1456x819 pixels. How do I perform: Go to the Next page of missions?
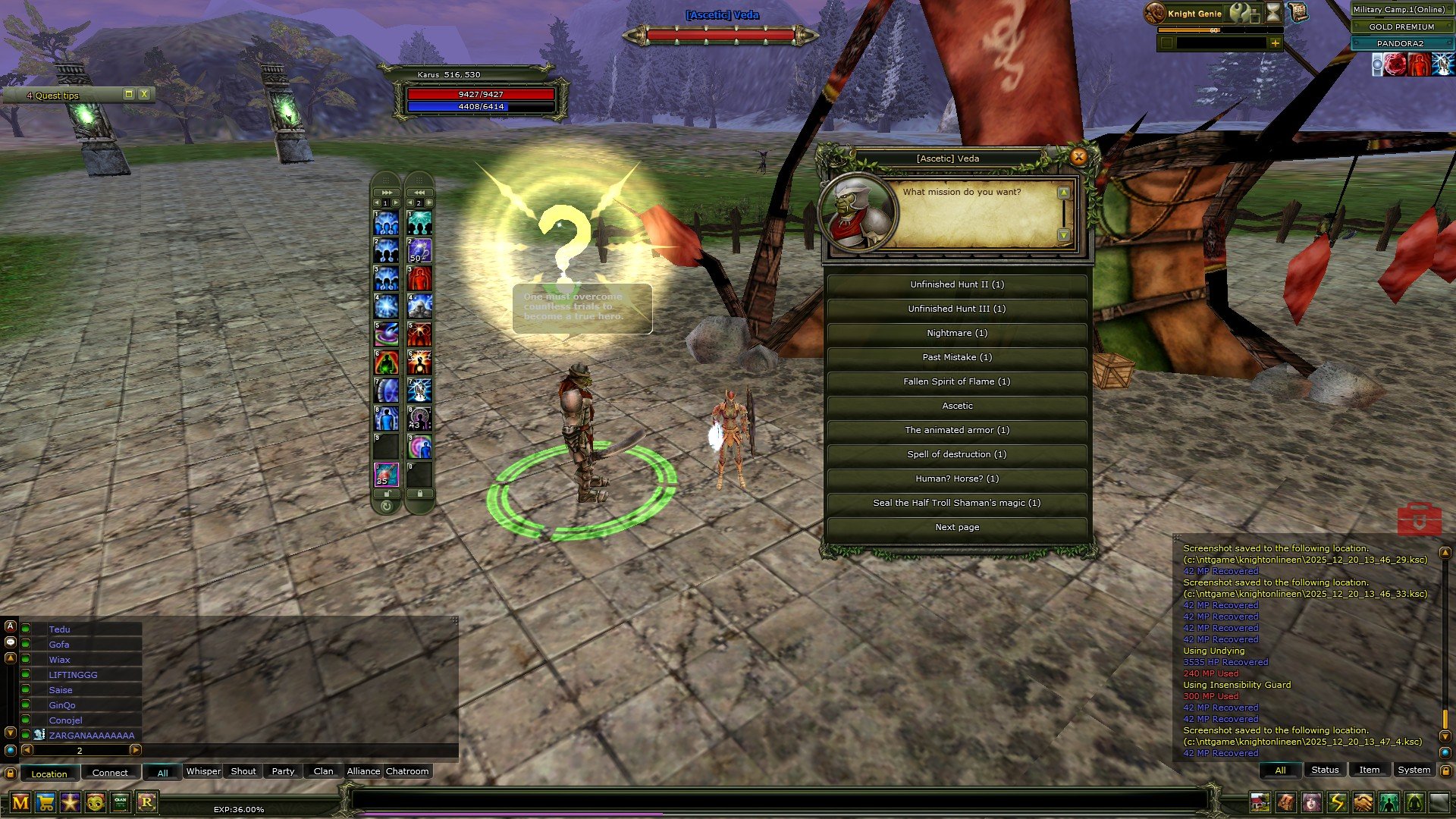956,527
